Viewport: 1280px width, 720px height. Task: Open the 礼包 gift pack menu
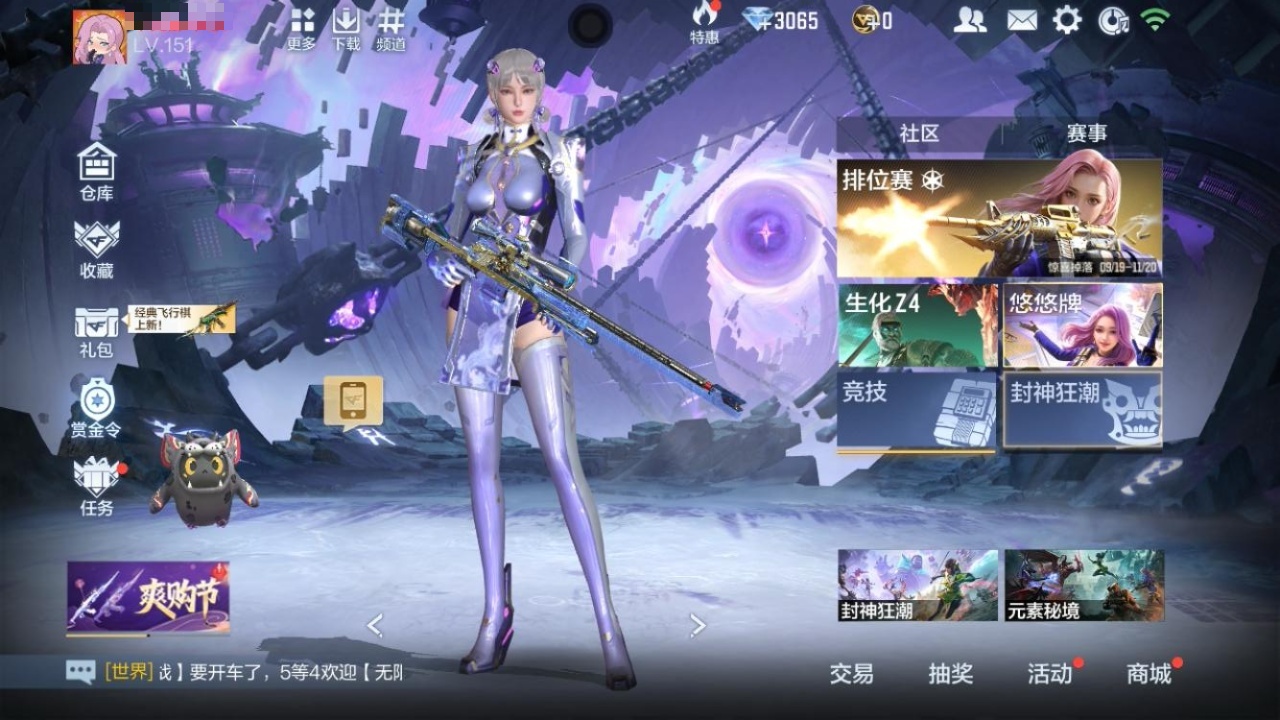96,331
